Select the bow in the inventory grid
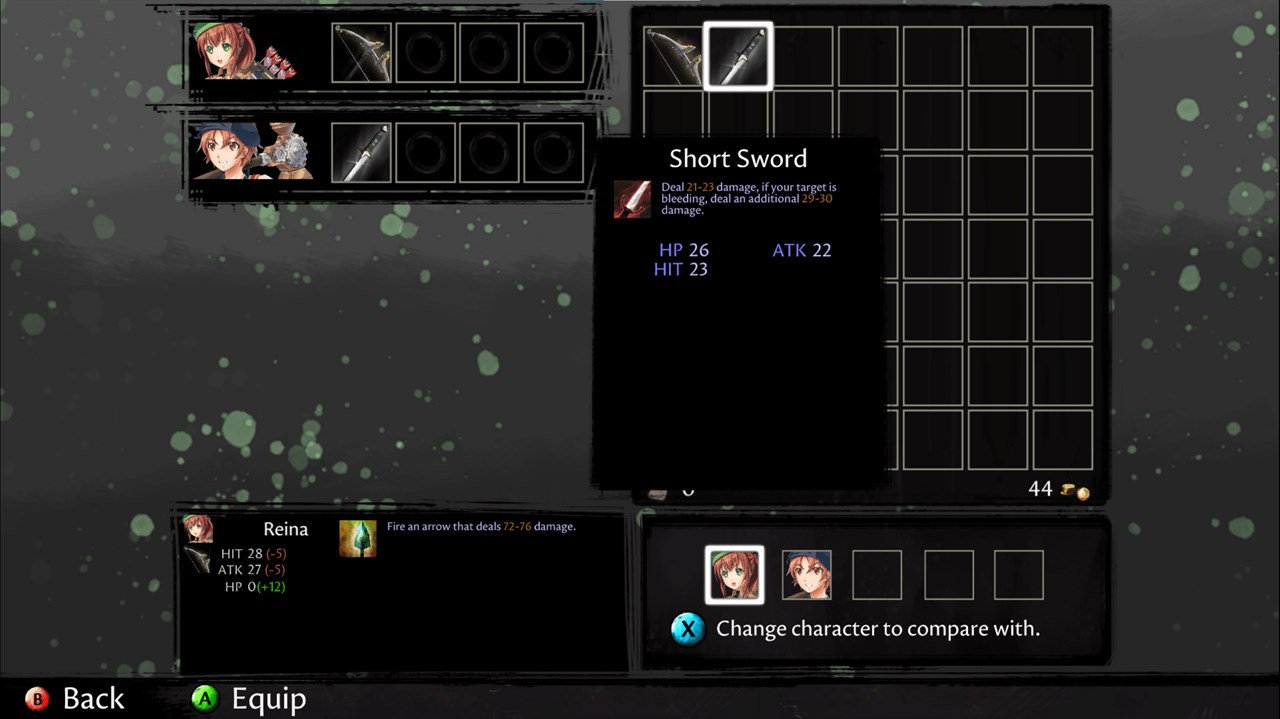 point(672,56)
